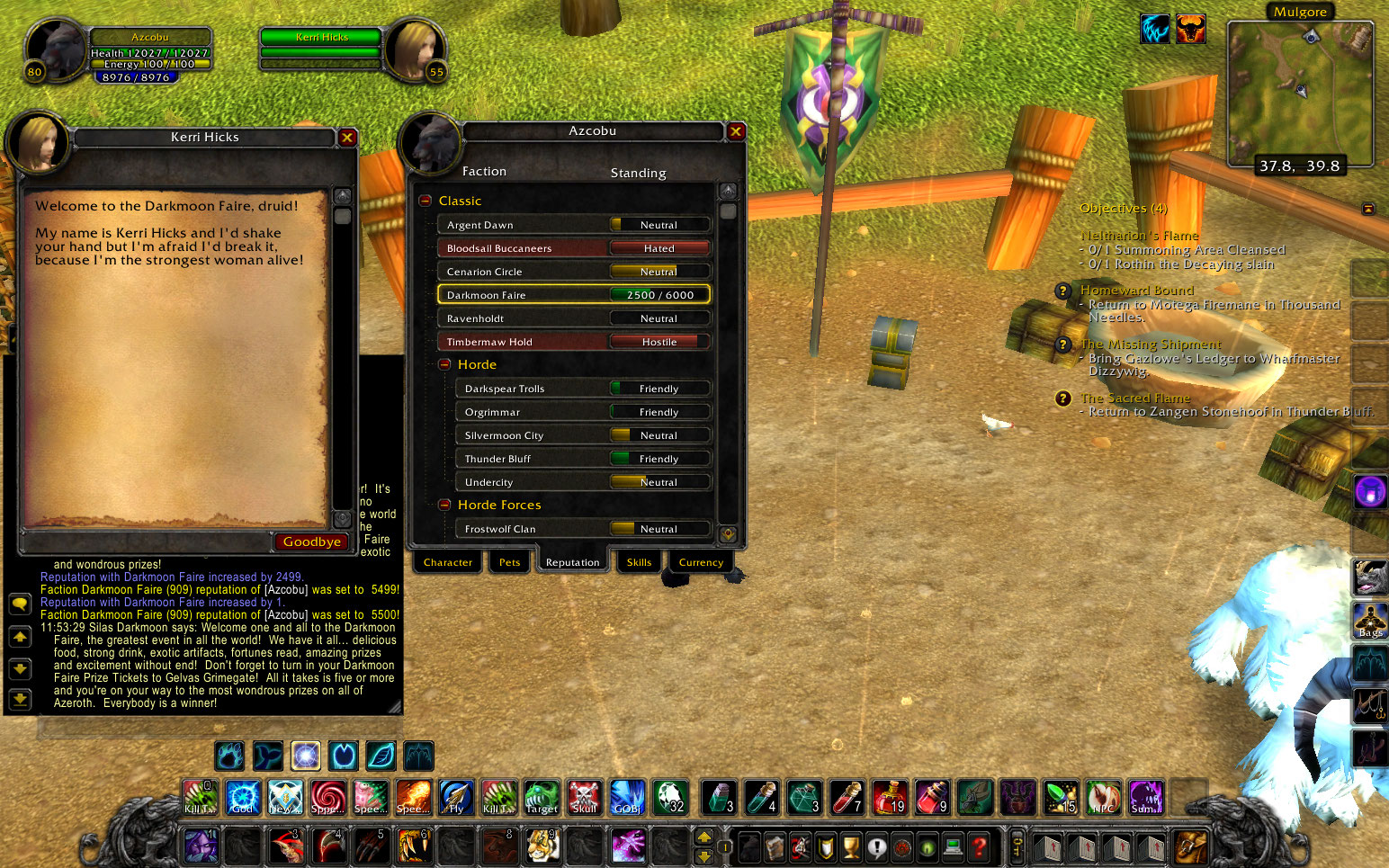Image resolution: width=1389 pixels, height=868 pixels.
Task: Cast the Fly ability on the action bar
Action: pos(456,798)
